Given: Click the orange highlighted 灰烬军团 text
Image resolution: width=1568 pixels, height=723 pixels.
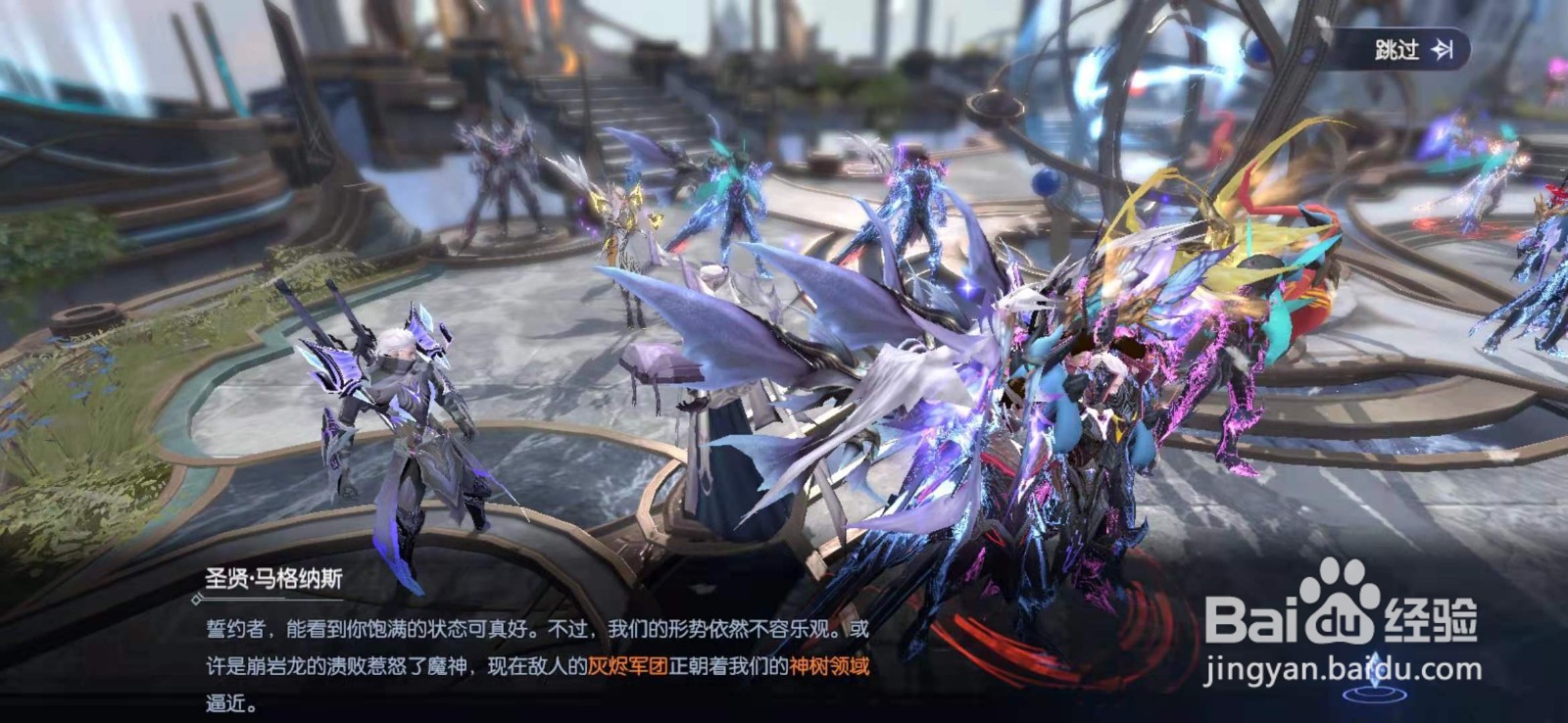Looking at the screenshot, I should [627, 666].
